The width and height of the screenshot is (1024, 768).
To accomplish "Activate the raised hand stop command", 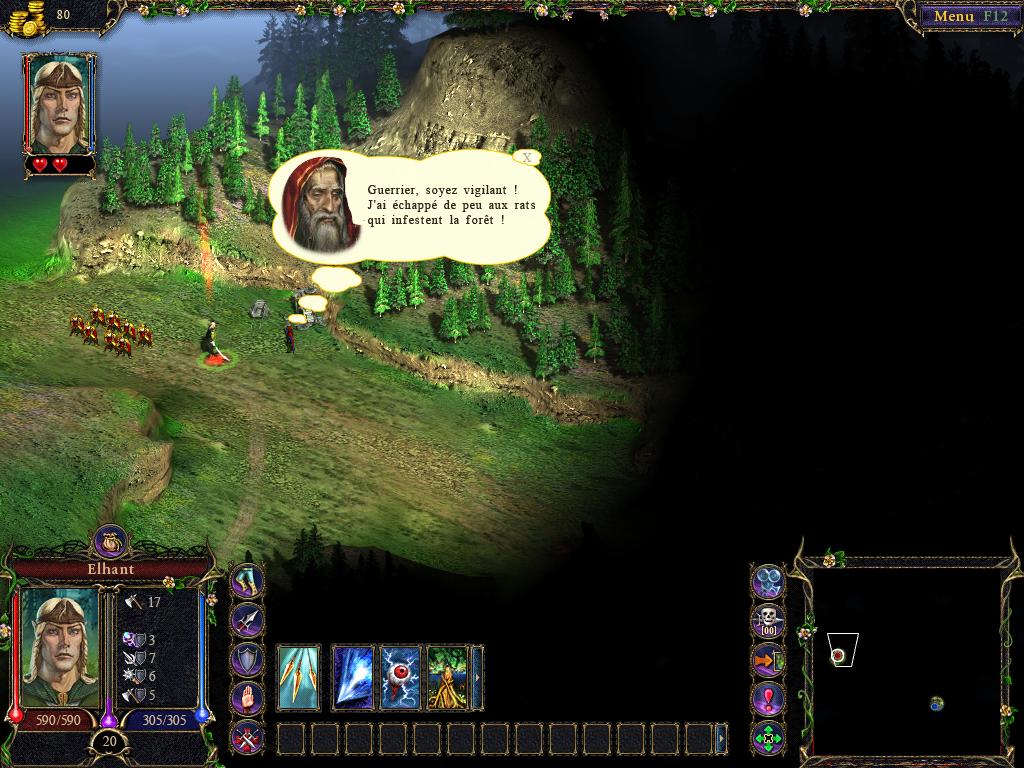I will coord(247,698).
